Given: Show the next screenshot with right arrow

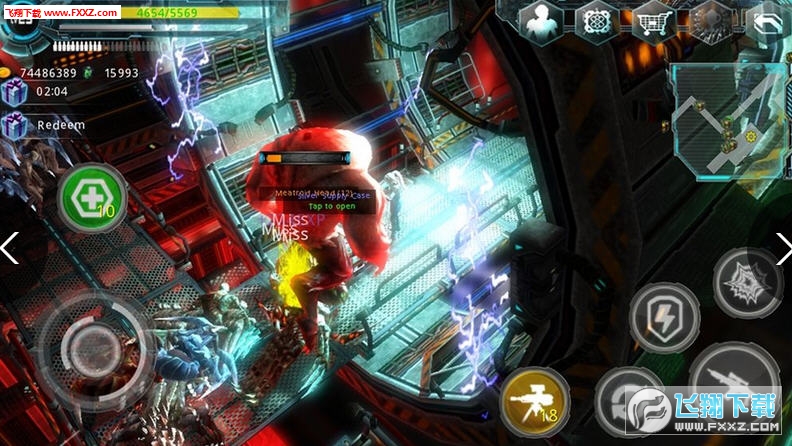Looking at the screenshot, I should (782, 248).
